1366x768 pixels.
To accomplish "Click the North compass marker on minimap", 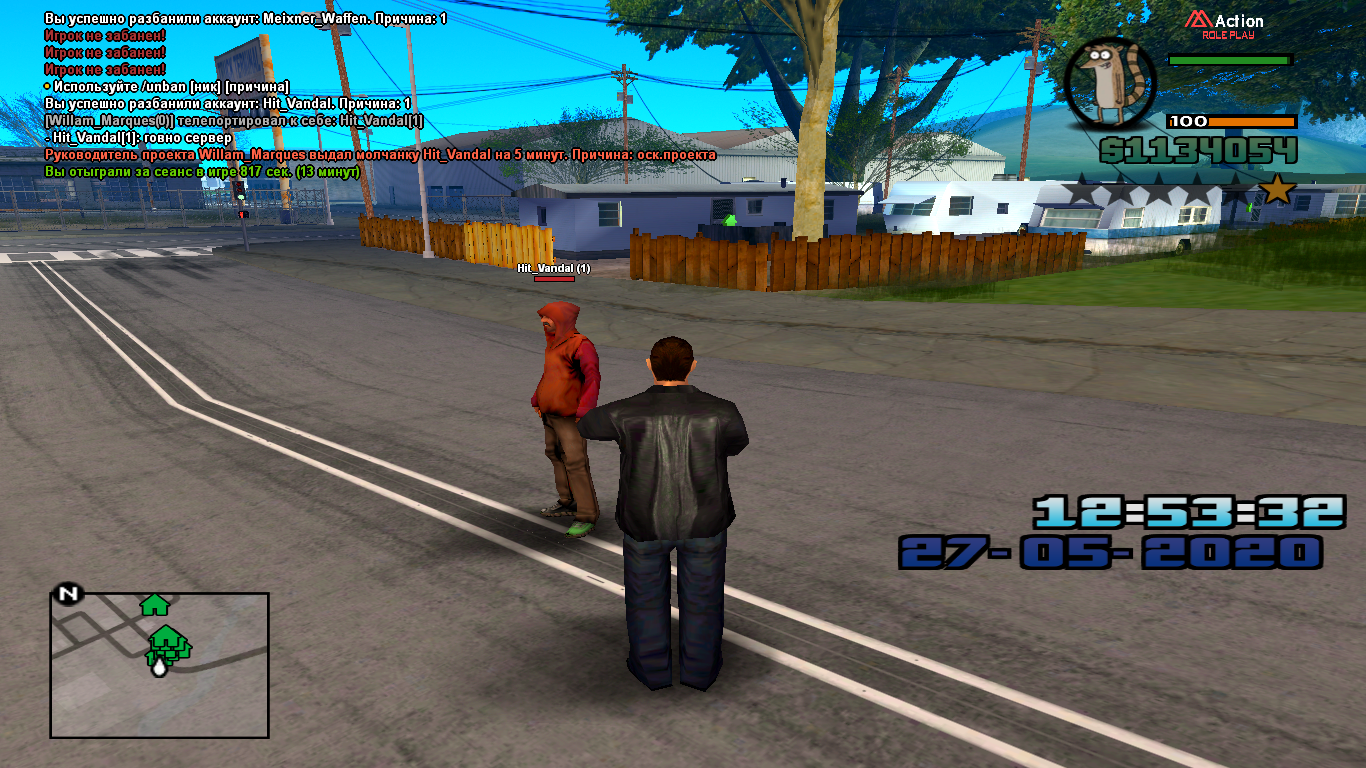I will click(68, 594).
